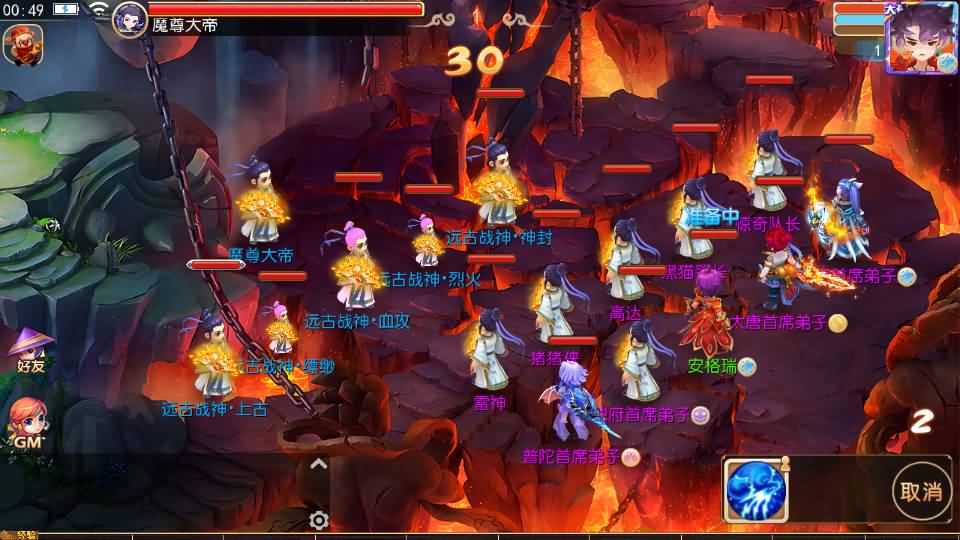960x540 pixels.
Task: Open the settings gear icon
Action: click(x=319, y=520)
